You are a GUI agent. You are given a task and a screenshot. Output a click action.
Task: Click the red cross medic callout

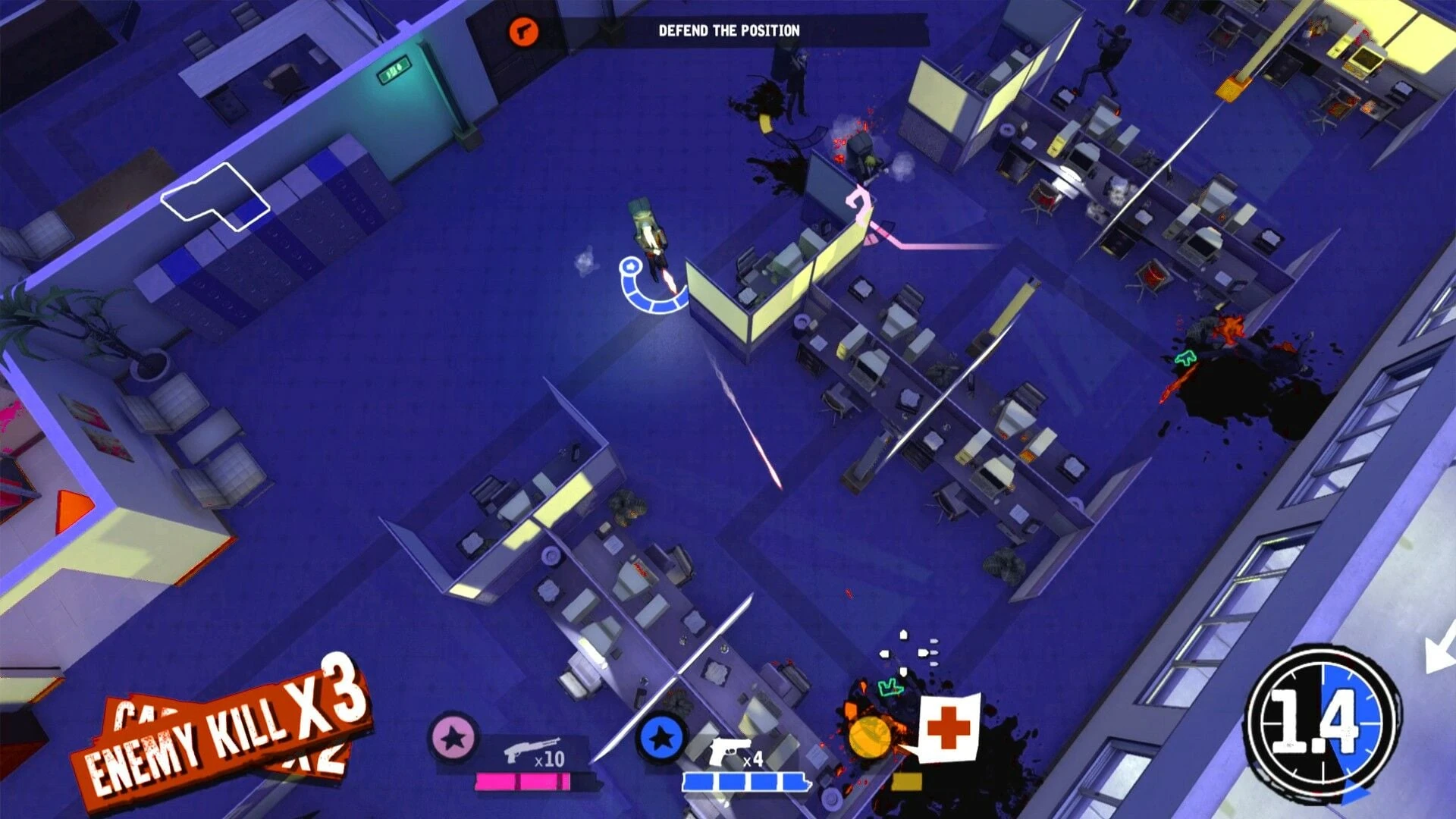point(949,728)
